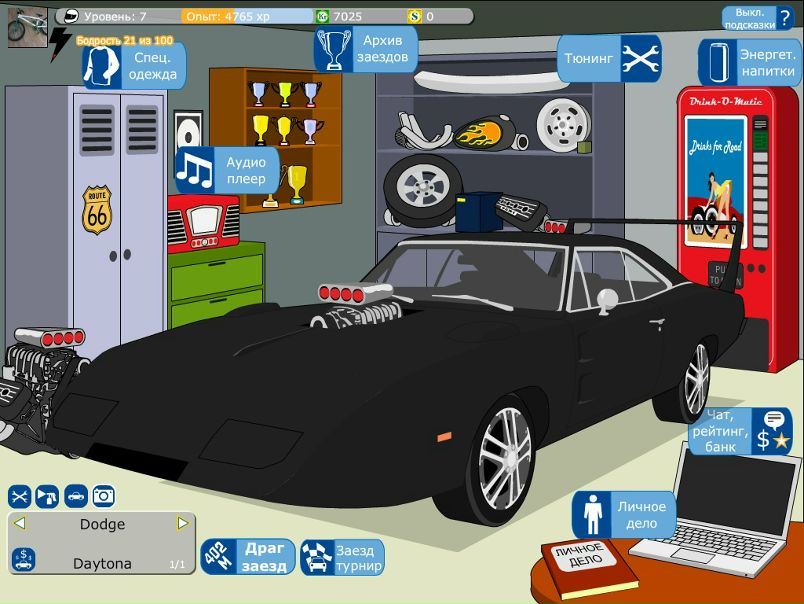Click the car sale dollar icon
Screen dimensions: 804x604
(x=24, y=560)
